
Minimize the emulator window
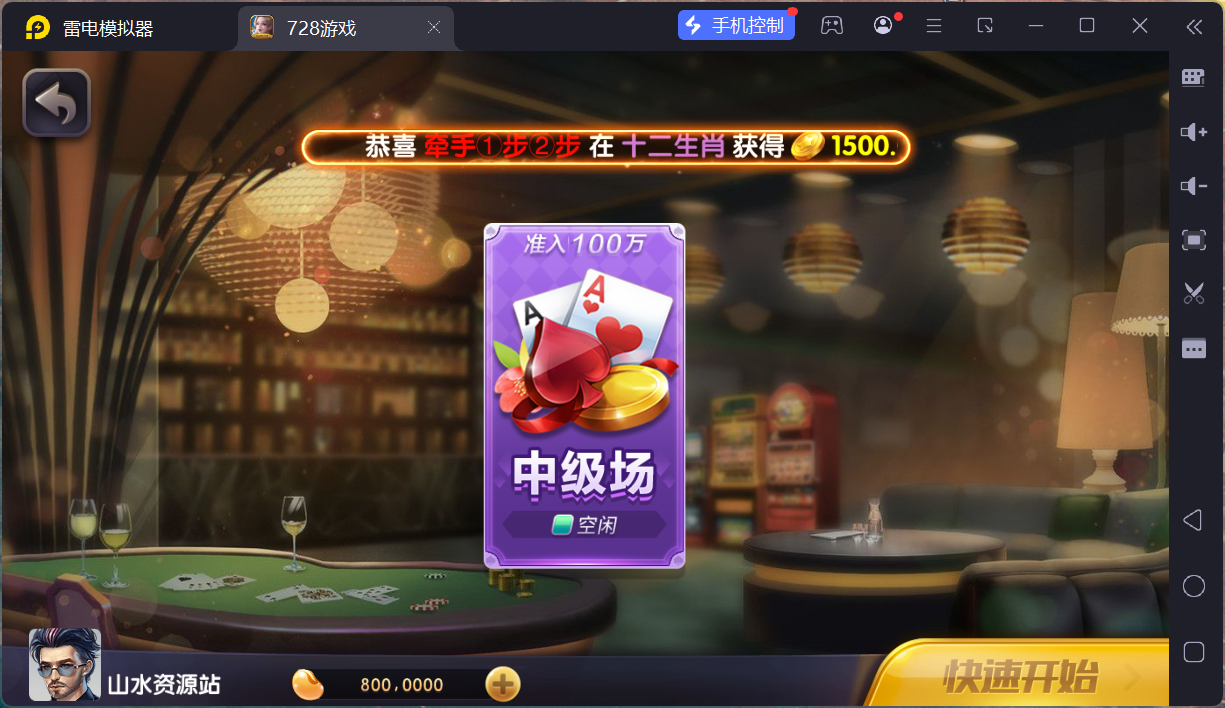[1035, 26]
